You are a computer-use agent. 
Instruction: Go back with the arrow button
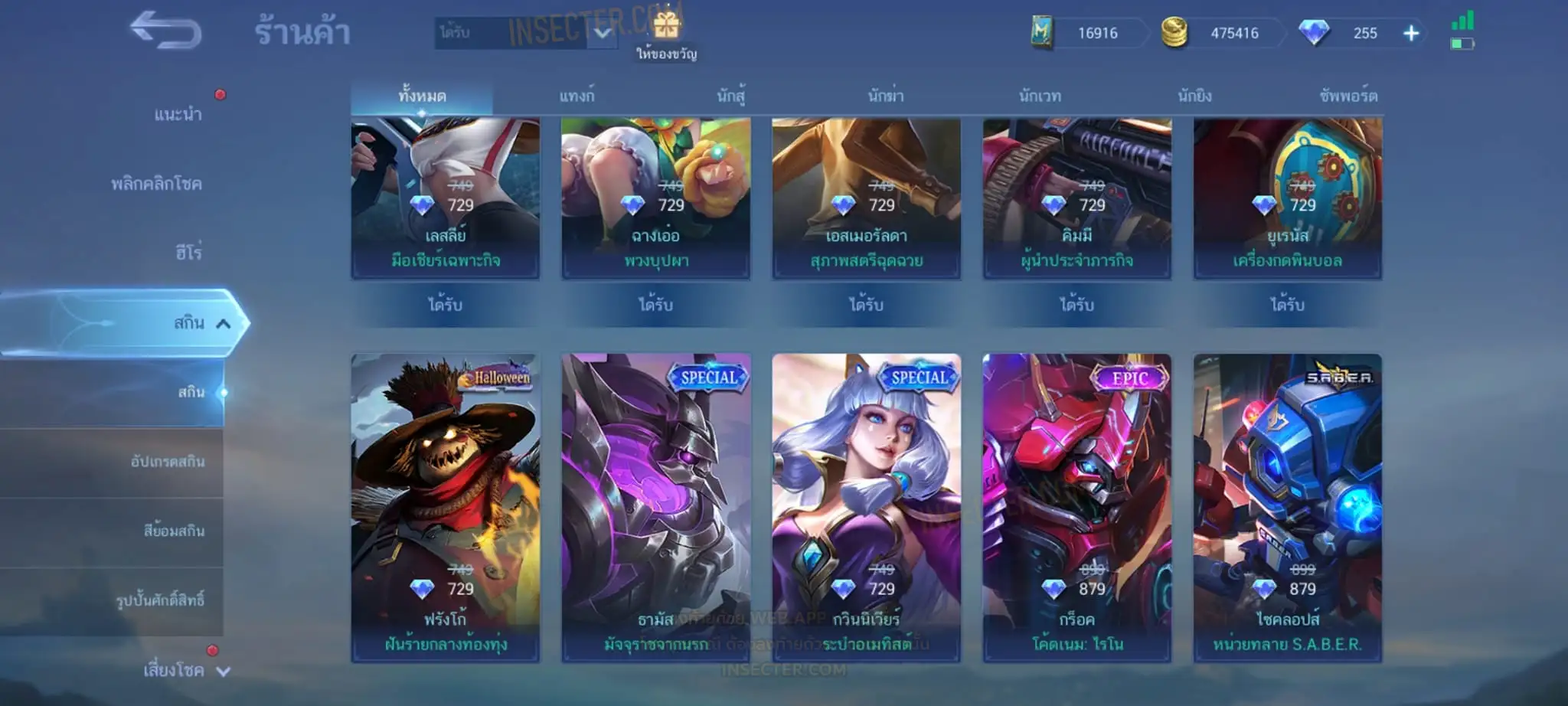pos(165,31)
